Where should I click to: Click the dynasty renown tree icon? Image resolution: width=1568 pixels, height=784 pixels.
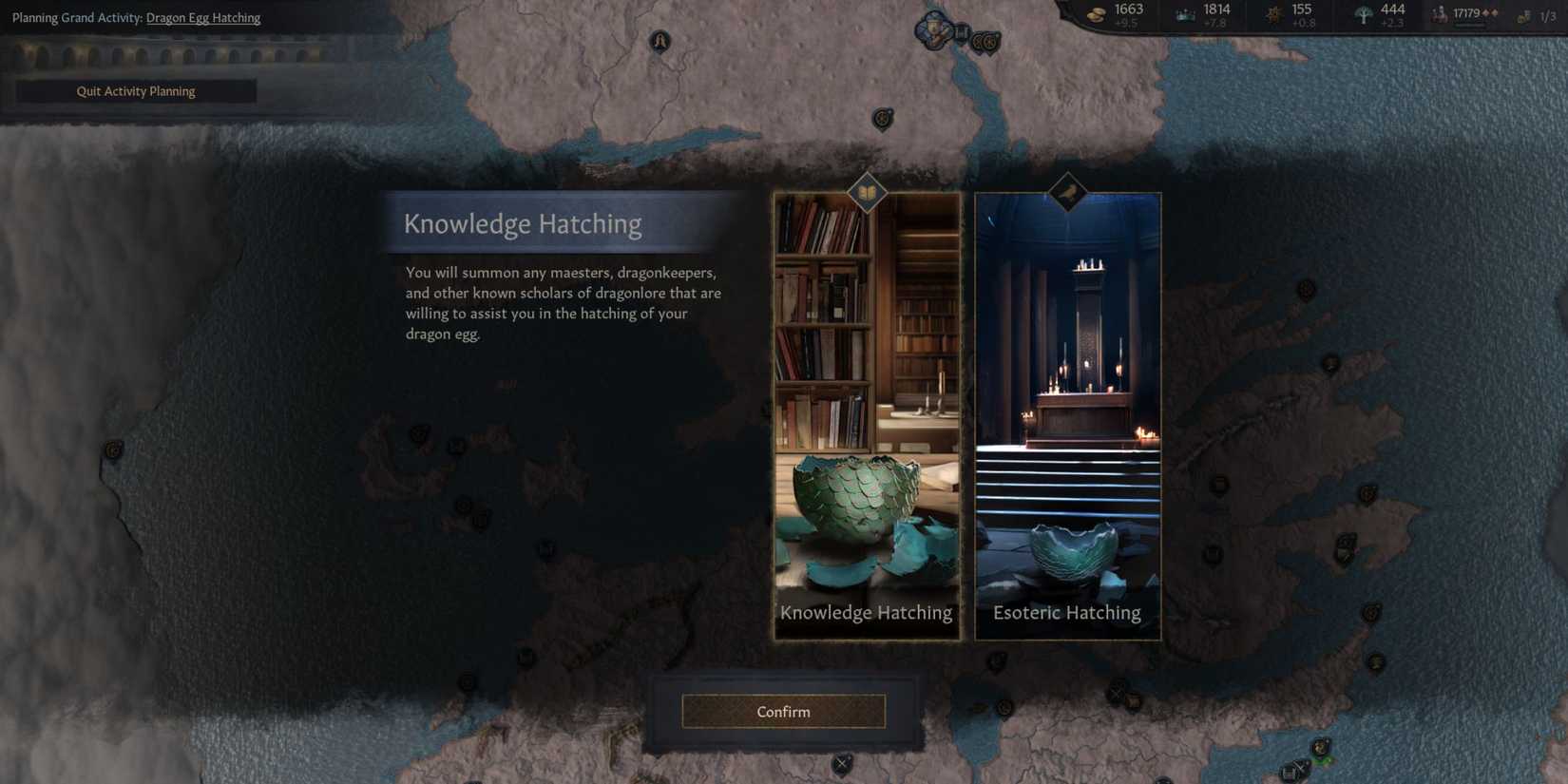coord(1363,12)
